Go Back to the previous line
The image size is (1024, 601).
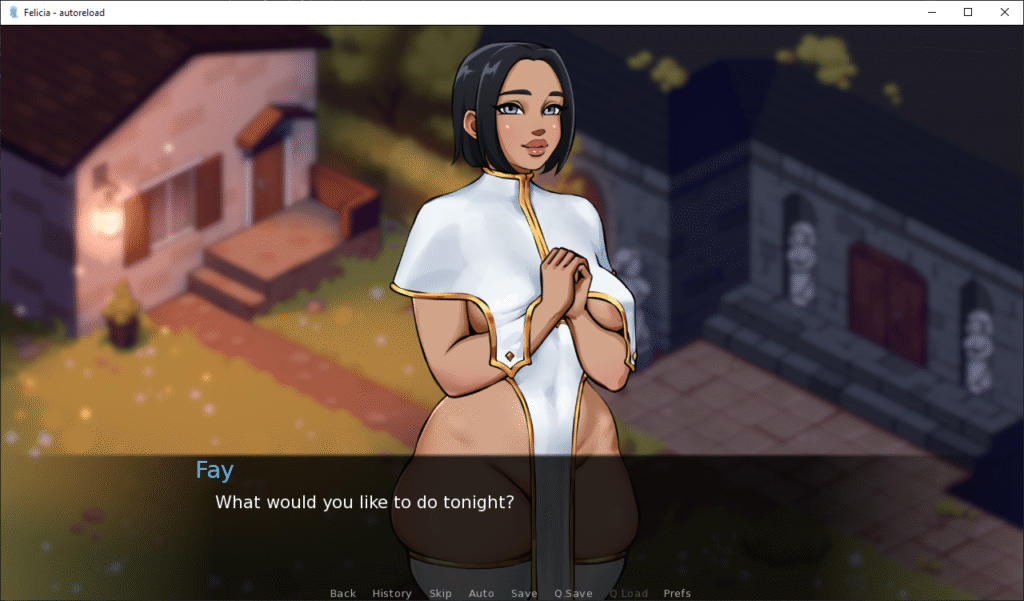tap(343, 593)
